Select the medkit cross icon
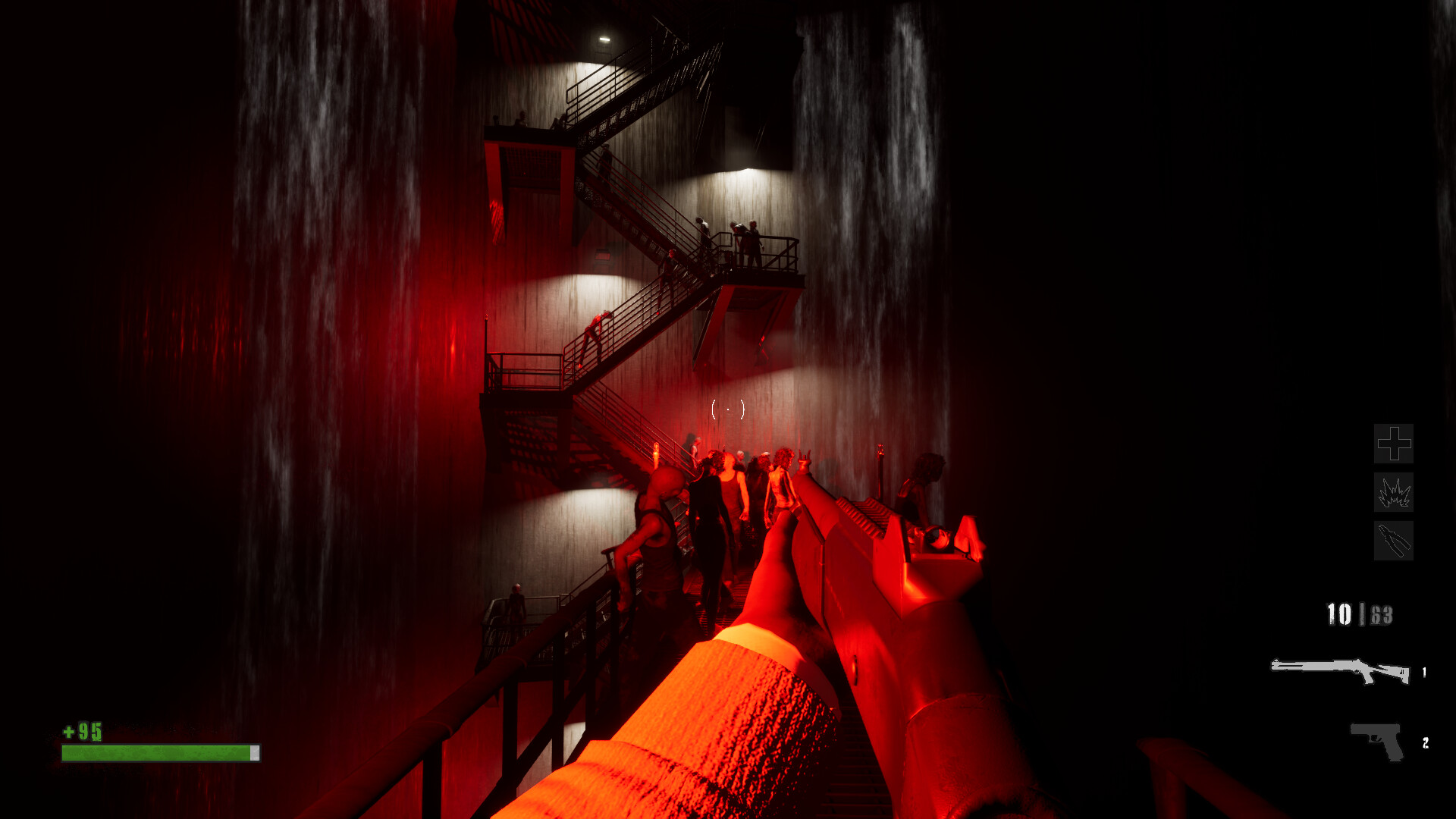Image resolution: width=1456 pixels, height=819 pixels. (1393, 444)
